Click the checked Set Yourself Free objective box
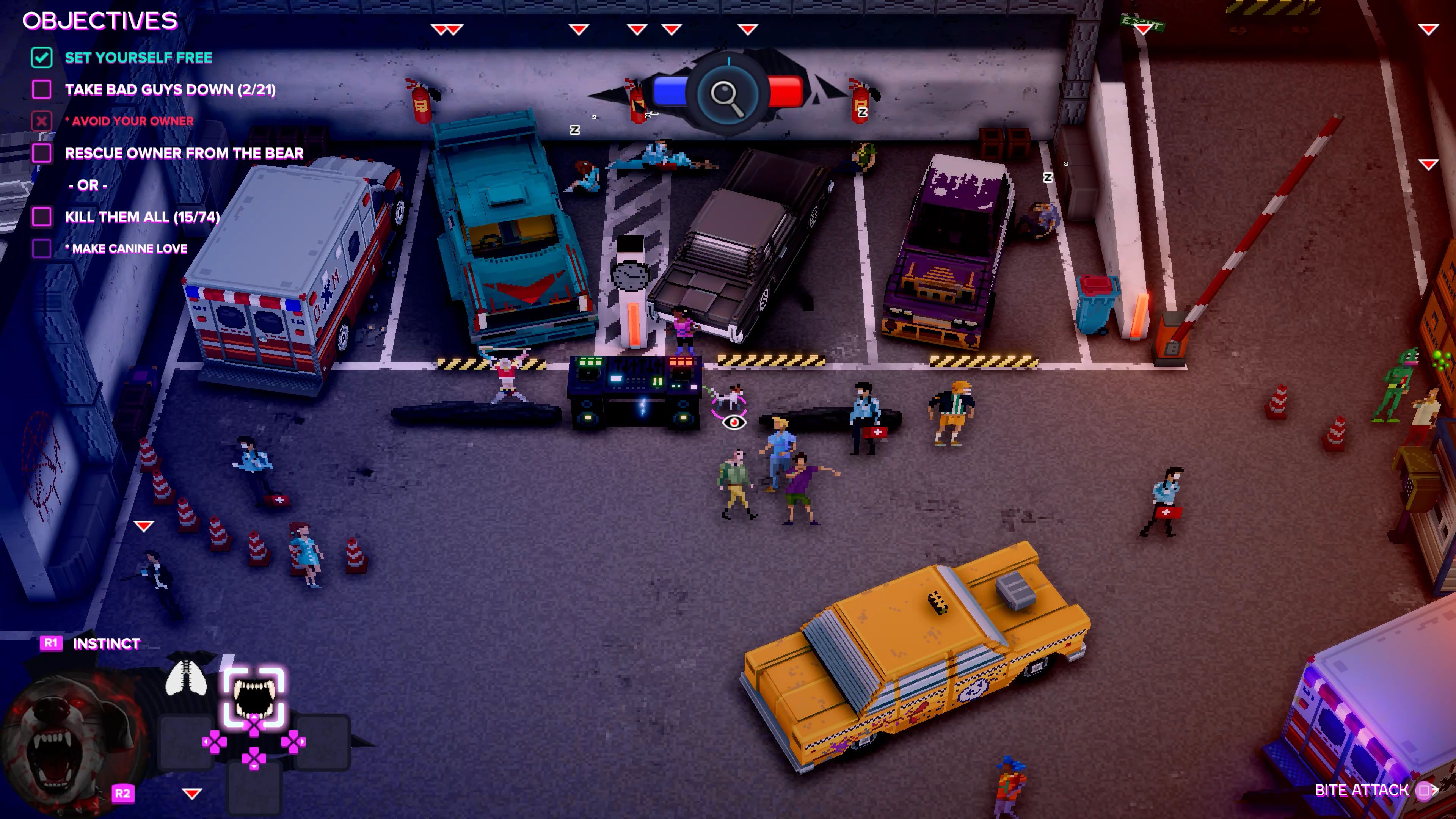This screenshot has height=819, width=1456. coord(42,58)
